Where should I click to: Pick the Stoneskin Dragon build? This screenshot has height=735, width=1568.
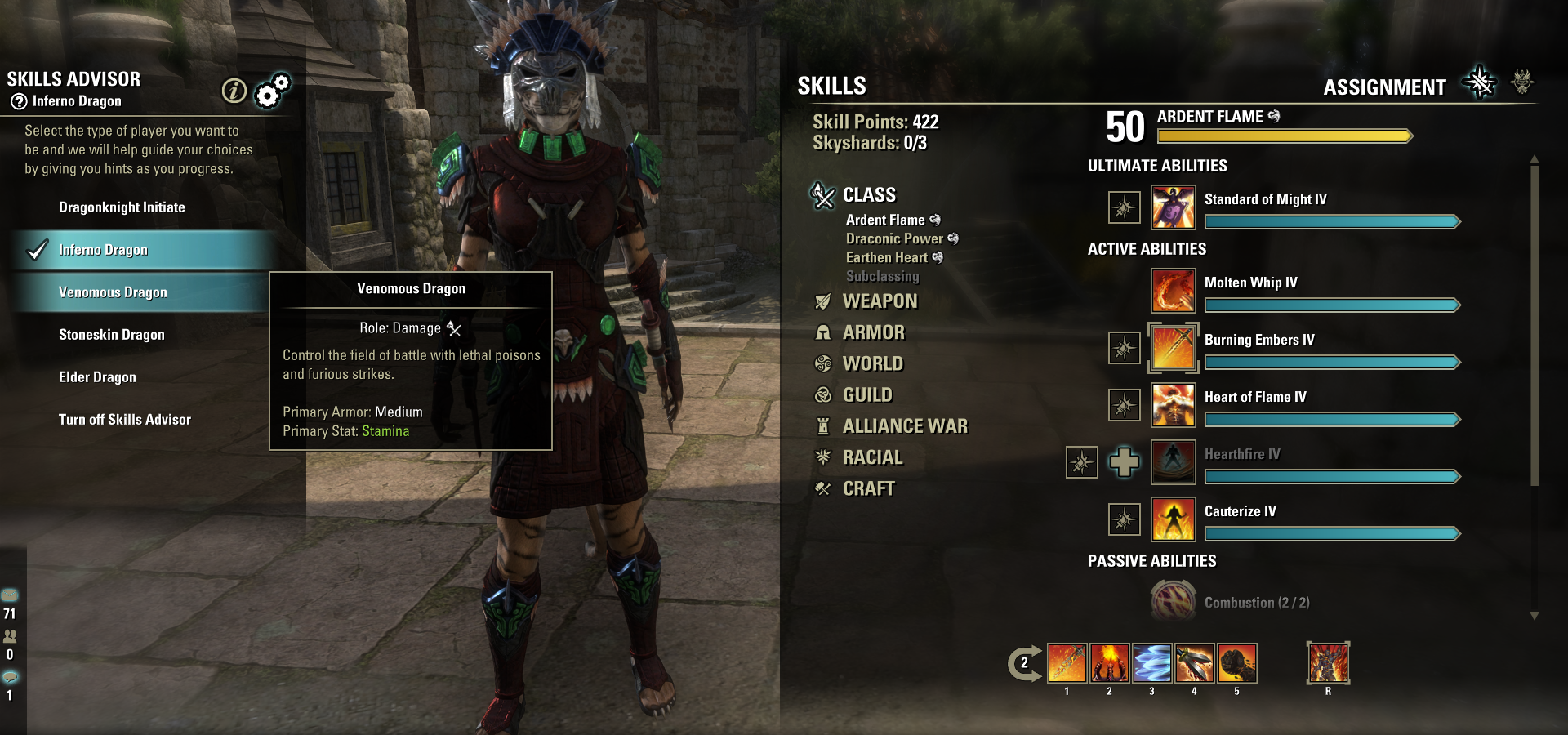click(112, 335)
